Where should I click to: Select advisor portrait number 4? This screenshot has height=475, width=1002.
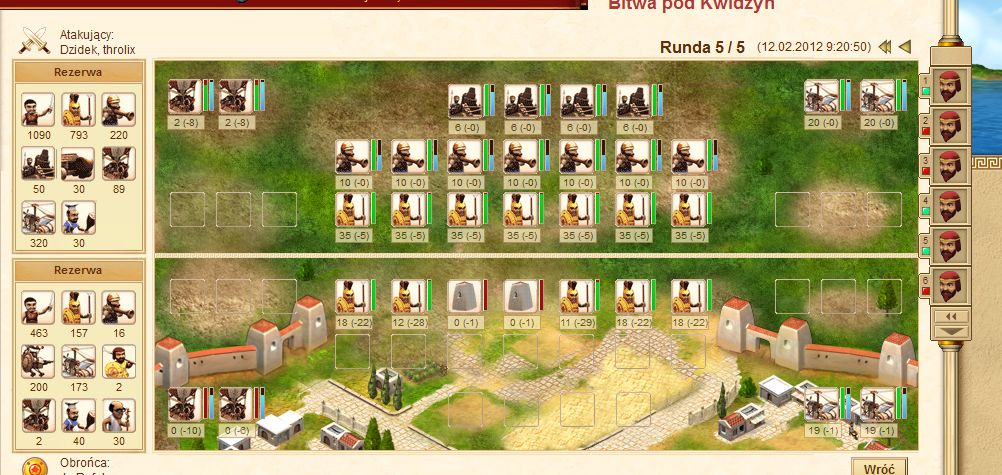pyautogui.click(x=949, y=205)
